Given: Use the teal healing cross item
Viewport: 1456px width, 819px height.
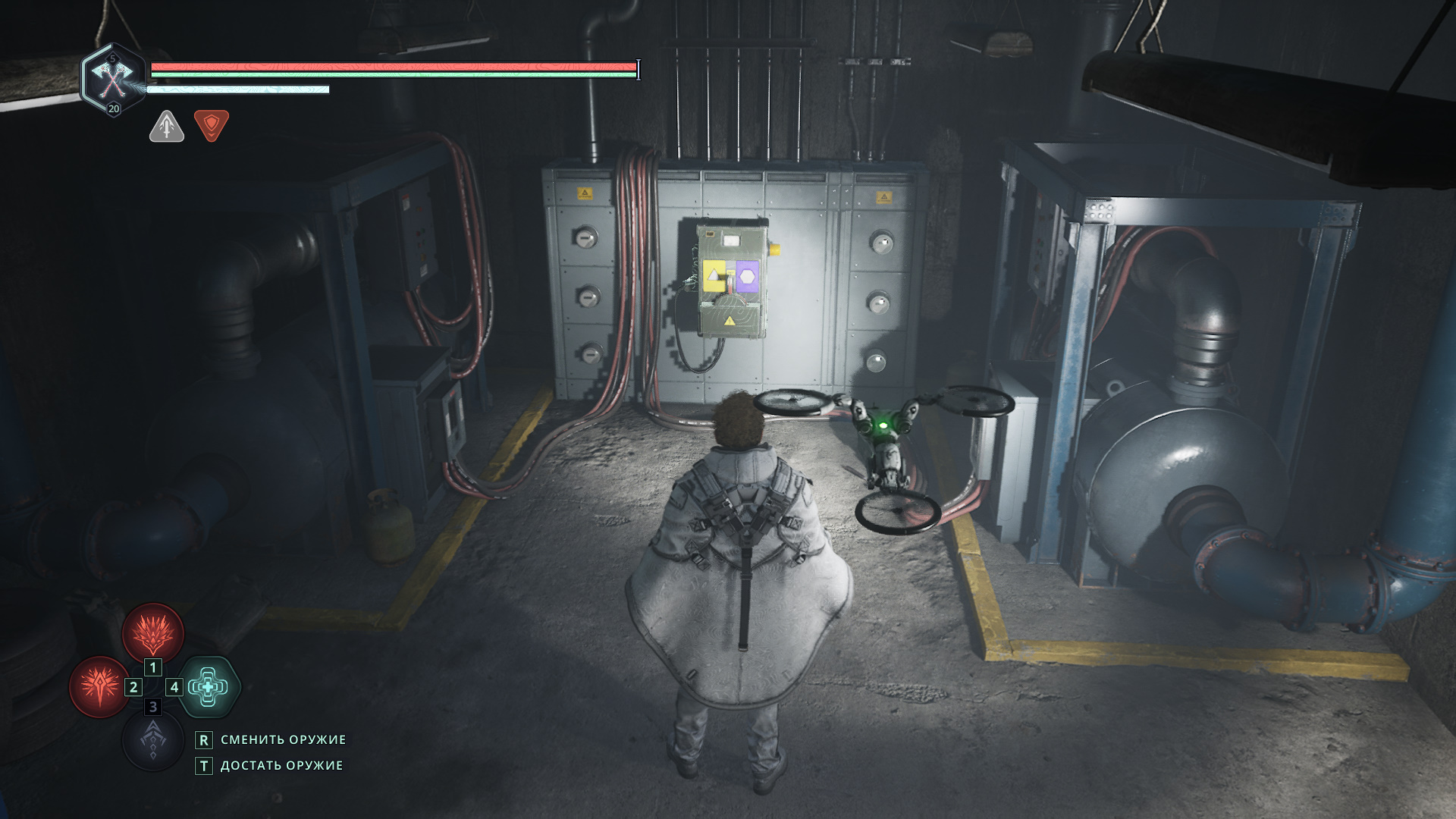Looking at the screenshot, I should pyautogui.click(x=209, y=687).
